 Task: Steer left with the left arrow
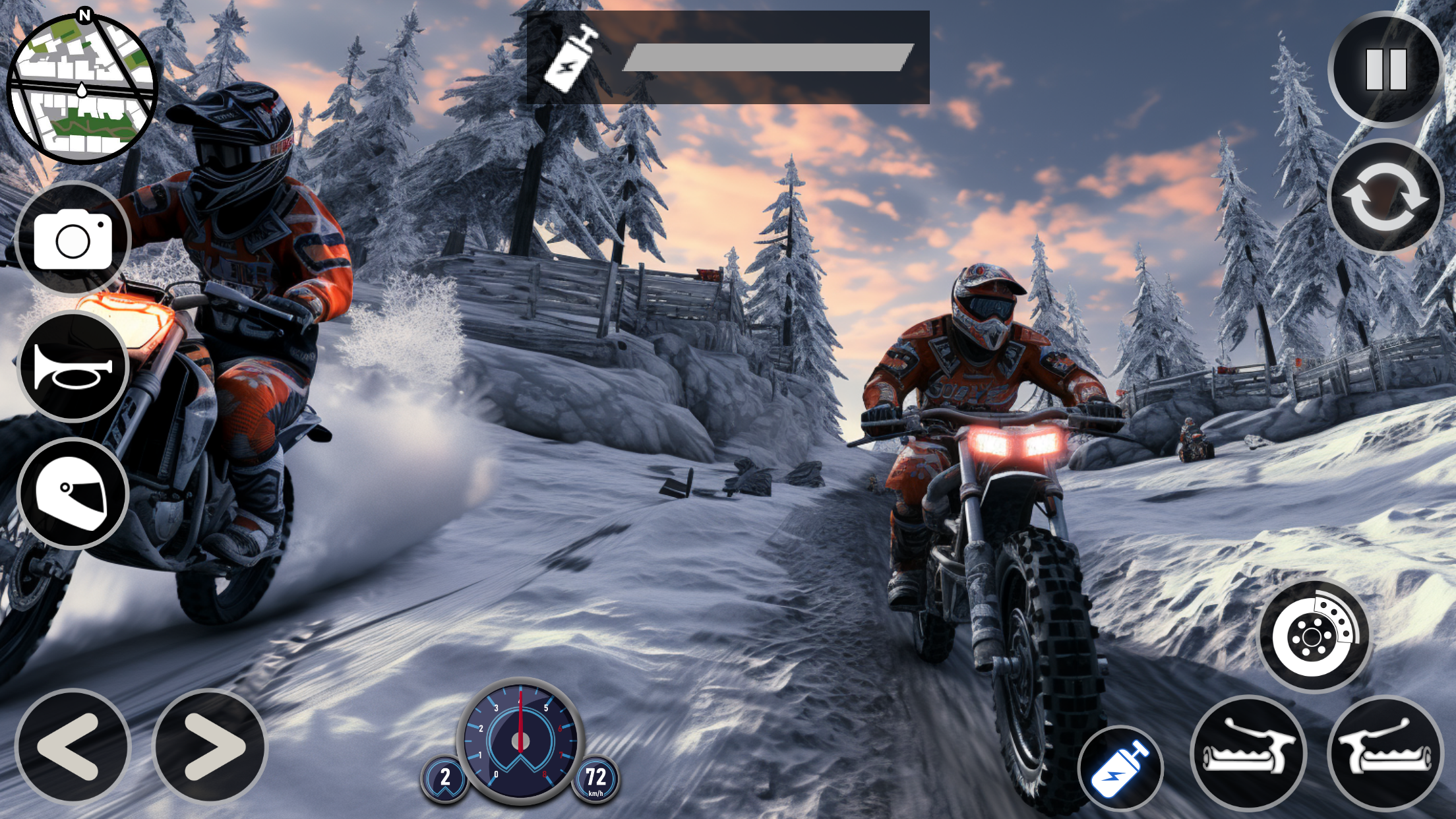(x=73, y=746)
